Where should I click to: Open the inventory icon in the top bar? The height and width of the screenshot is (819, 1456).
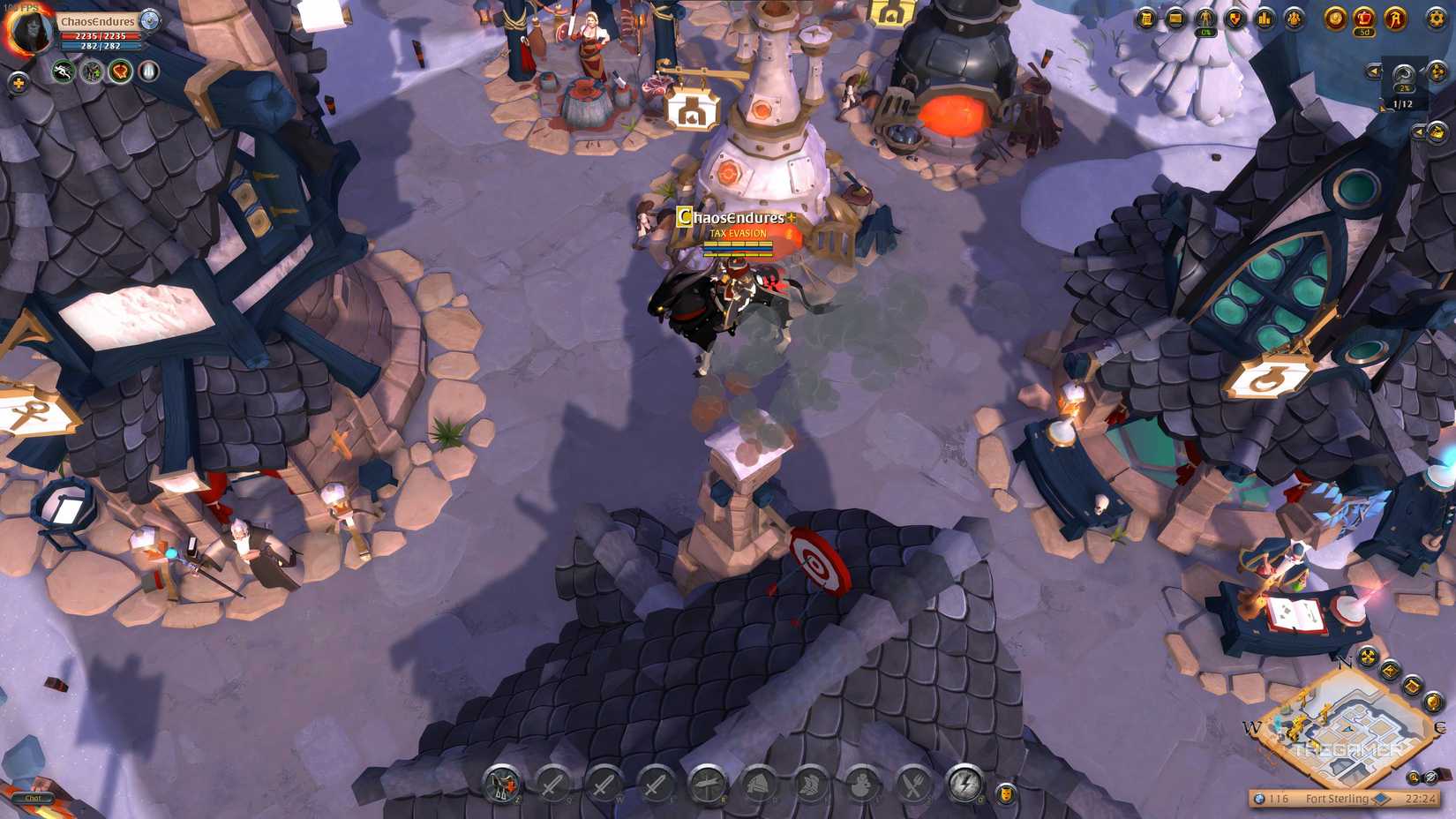point(1176,19)
